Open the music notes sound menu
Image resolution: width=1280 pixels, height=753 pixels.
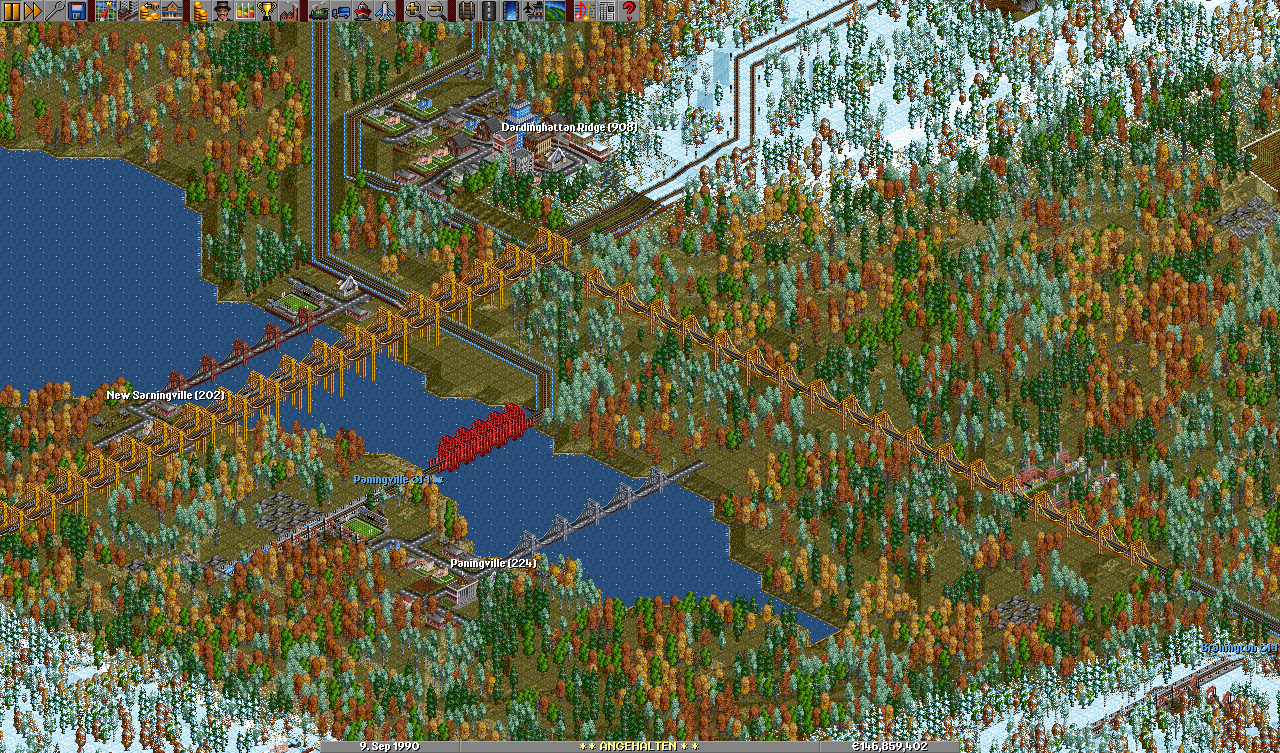tap(584, 11)
